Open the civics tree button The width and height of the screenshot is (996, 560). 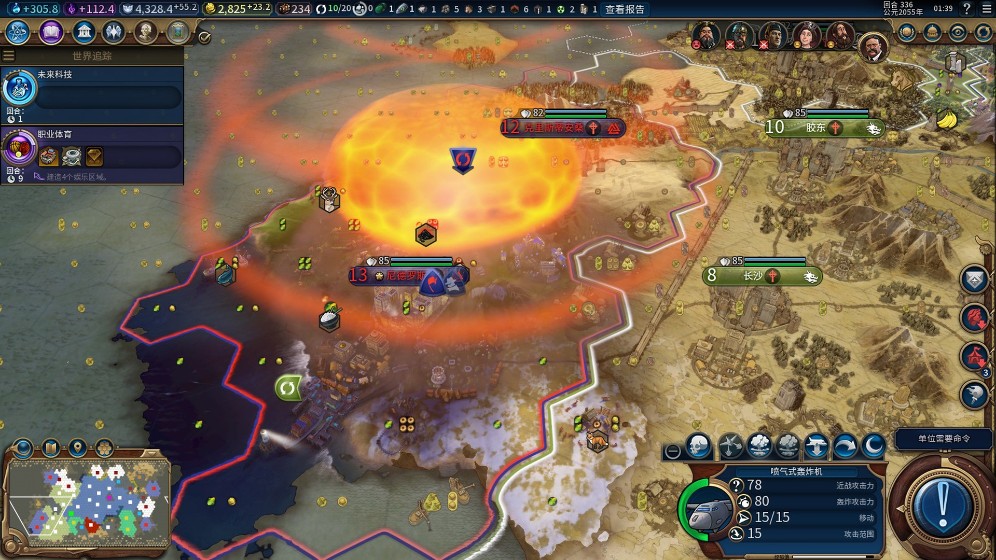point(50,33)
